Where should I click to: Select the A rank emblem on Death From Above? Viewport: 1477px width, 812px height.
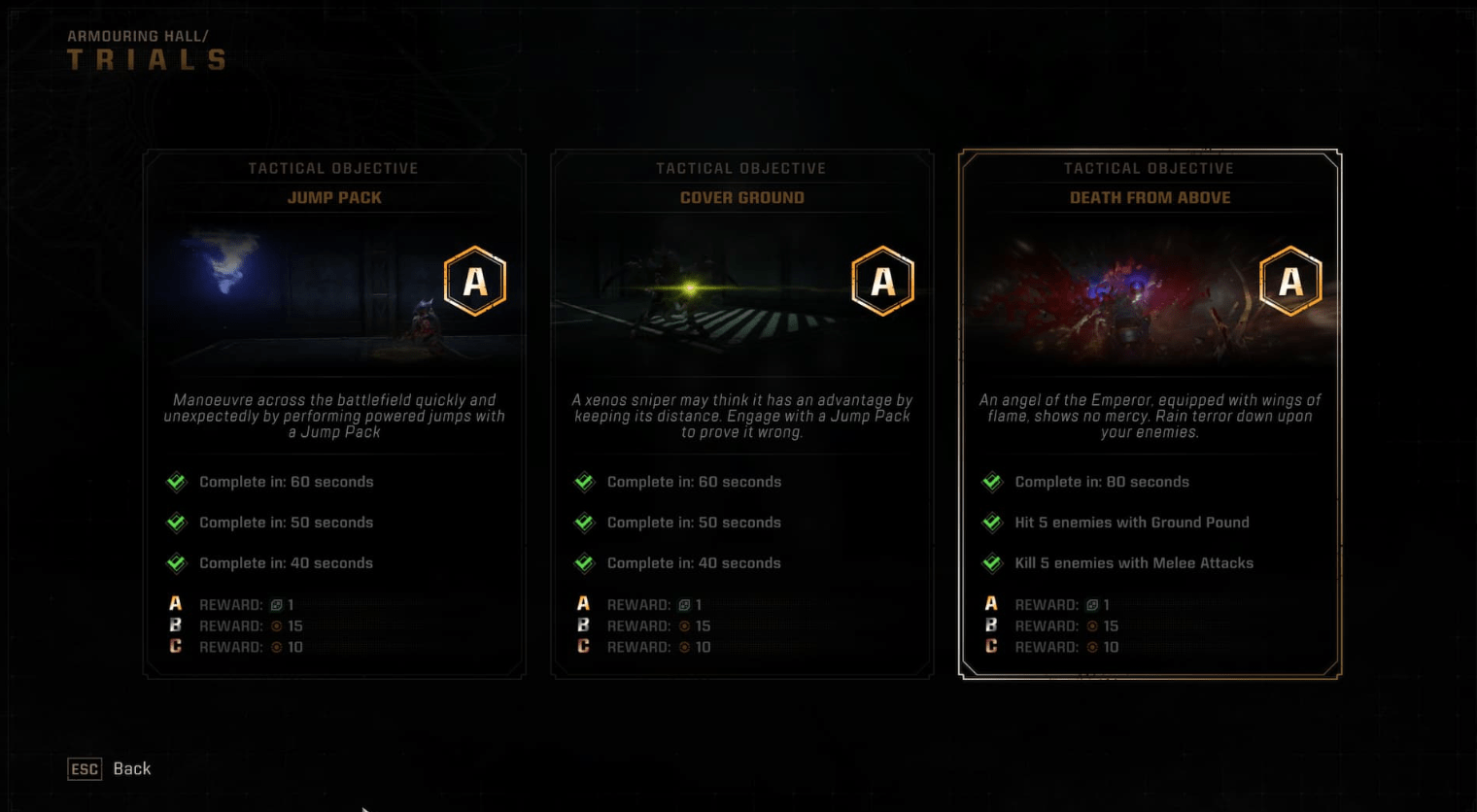(x=1291, y=281)
